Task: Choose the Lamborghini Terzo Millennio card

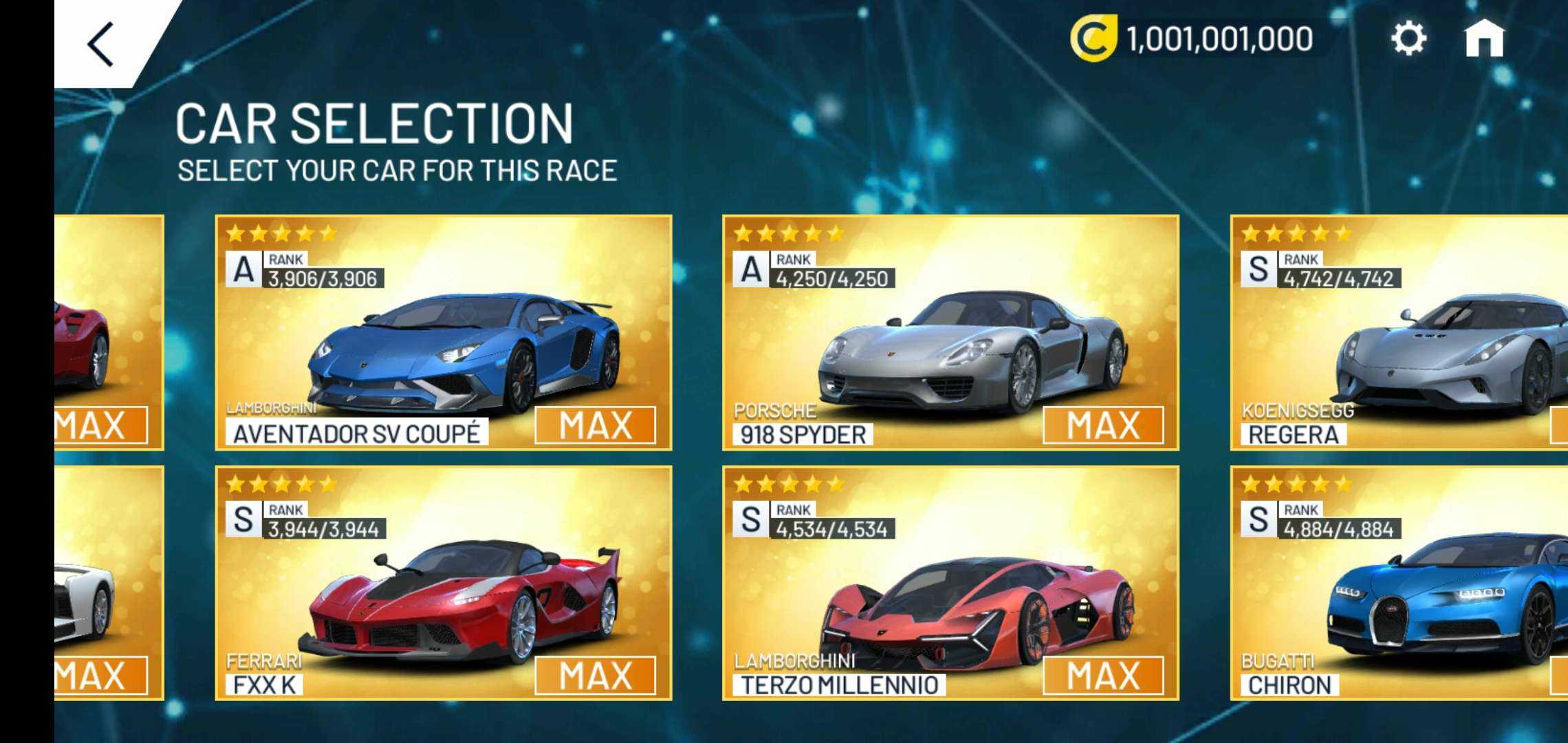Action: (x=950, y=583)
